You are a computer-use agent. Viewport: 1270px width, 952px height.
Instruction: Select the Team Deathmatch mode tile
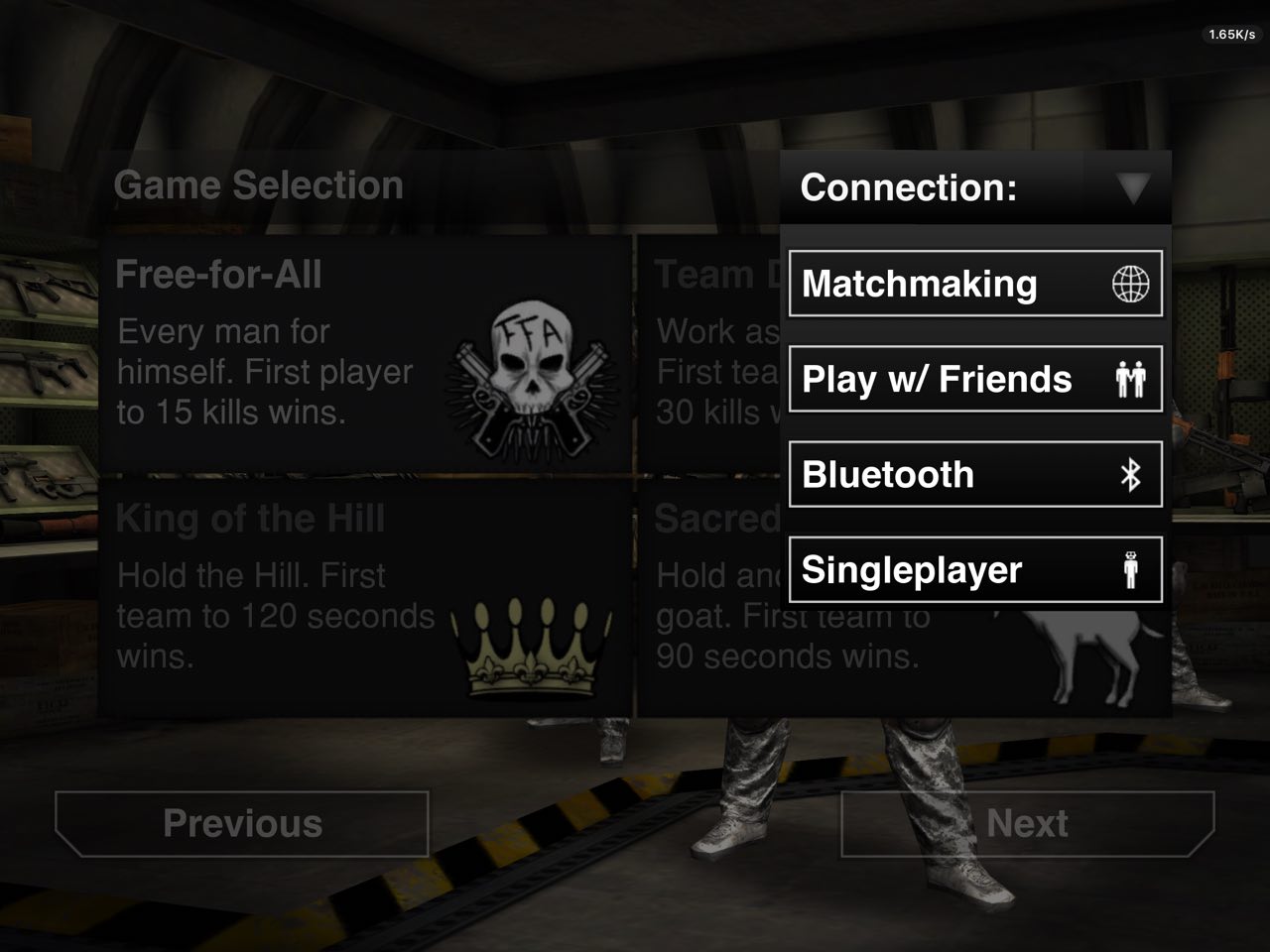[710, 353]
